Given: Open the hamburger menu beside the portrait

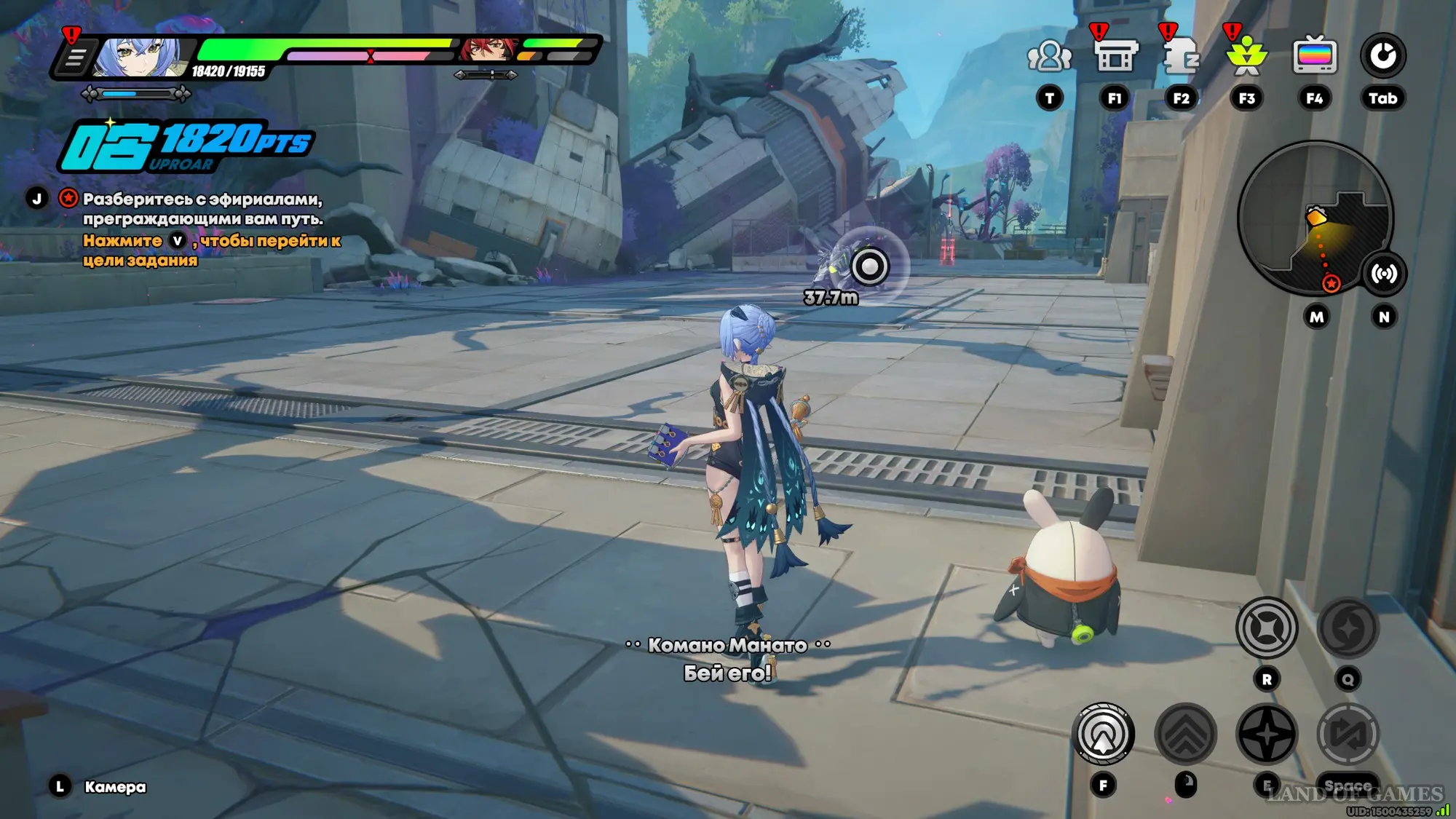Looking at the screenshot, I should 75,57.
